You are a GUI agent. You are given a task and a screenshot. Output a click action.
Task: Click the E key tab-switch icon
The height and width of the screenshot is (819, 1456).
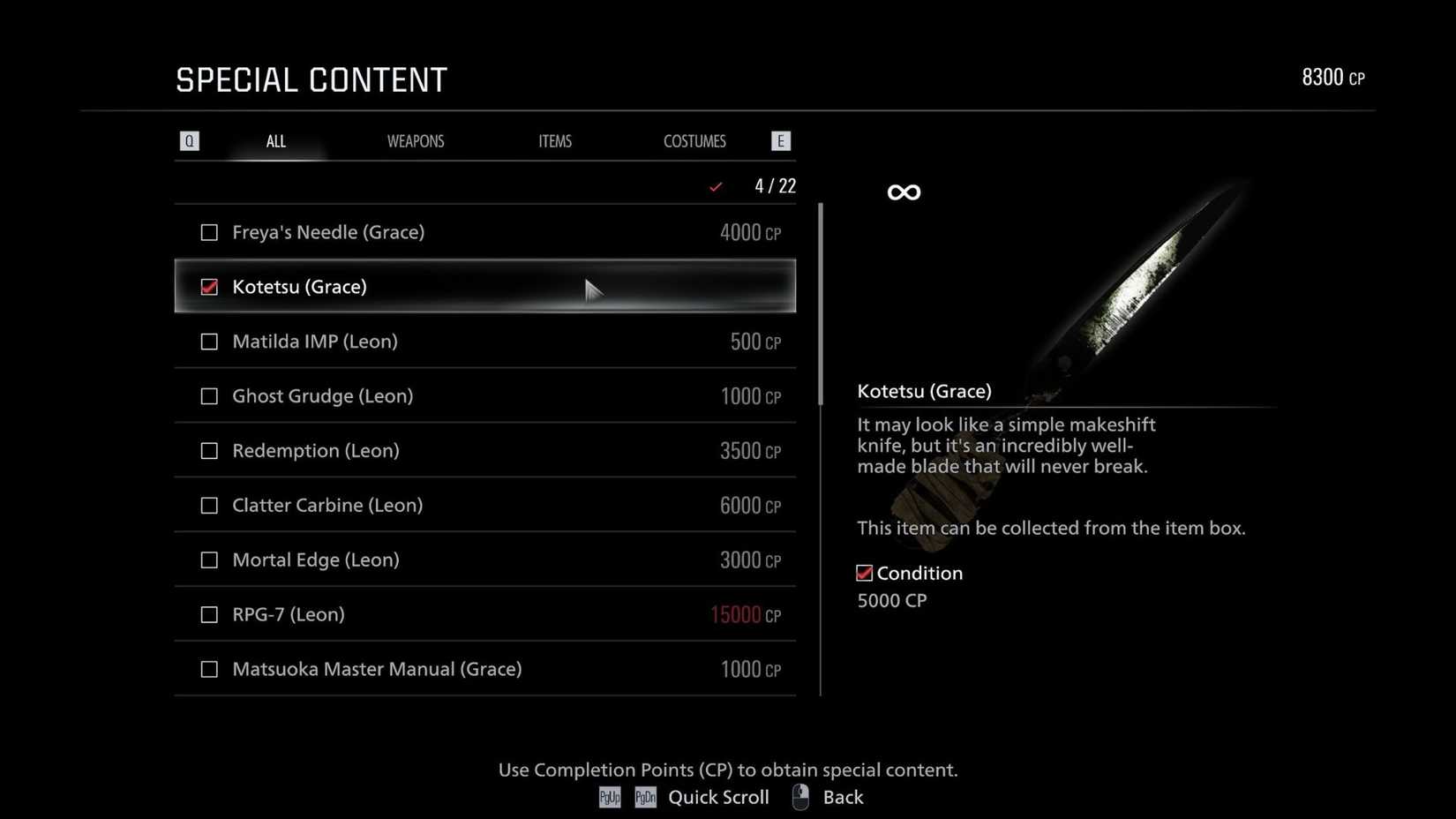780,140
